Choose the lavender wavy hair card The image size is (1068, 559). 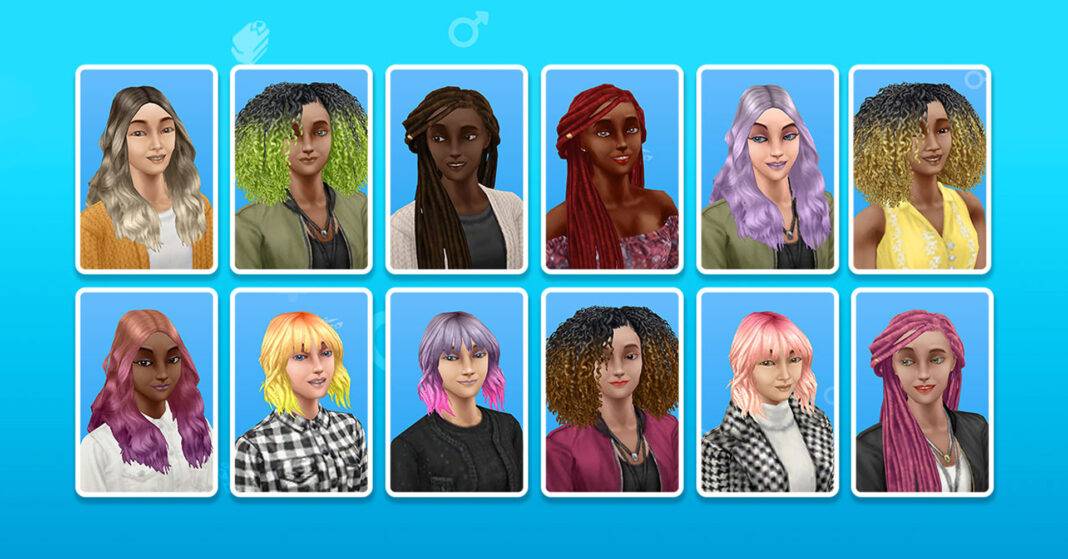[766, 169]
